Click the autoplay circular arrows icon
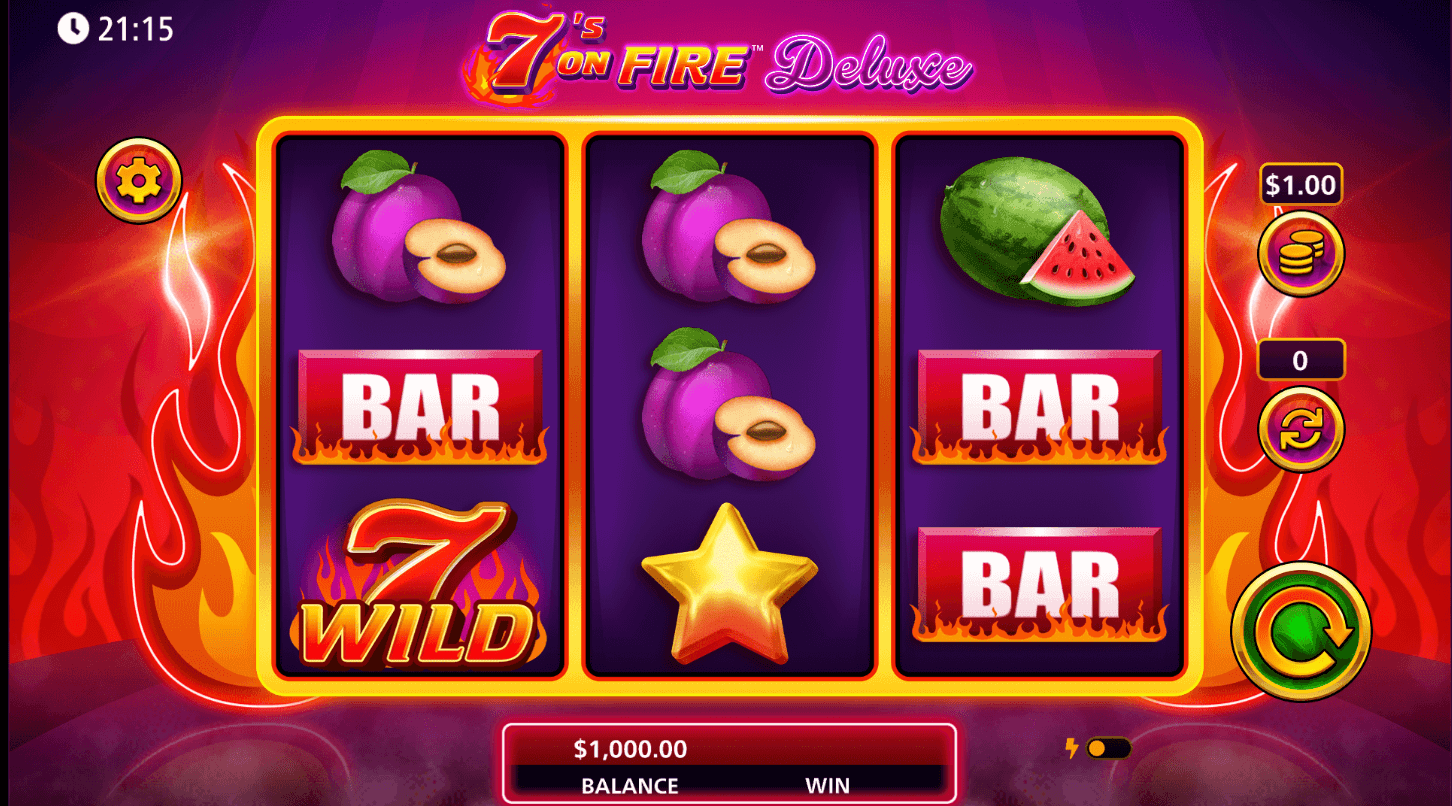The image size is (1452, 806). coord(1299,428)
